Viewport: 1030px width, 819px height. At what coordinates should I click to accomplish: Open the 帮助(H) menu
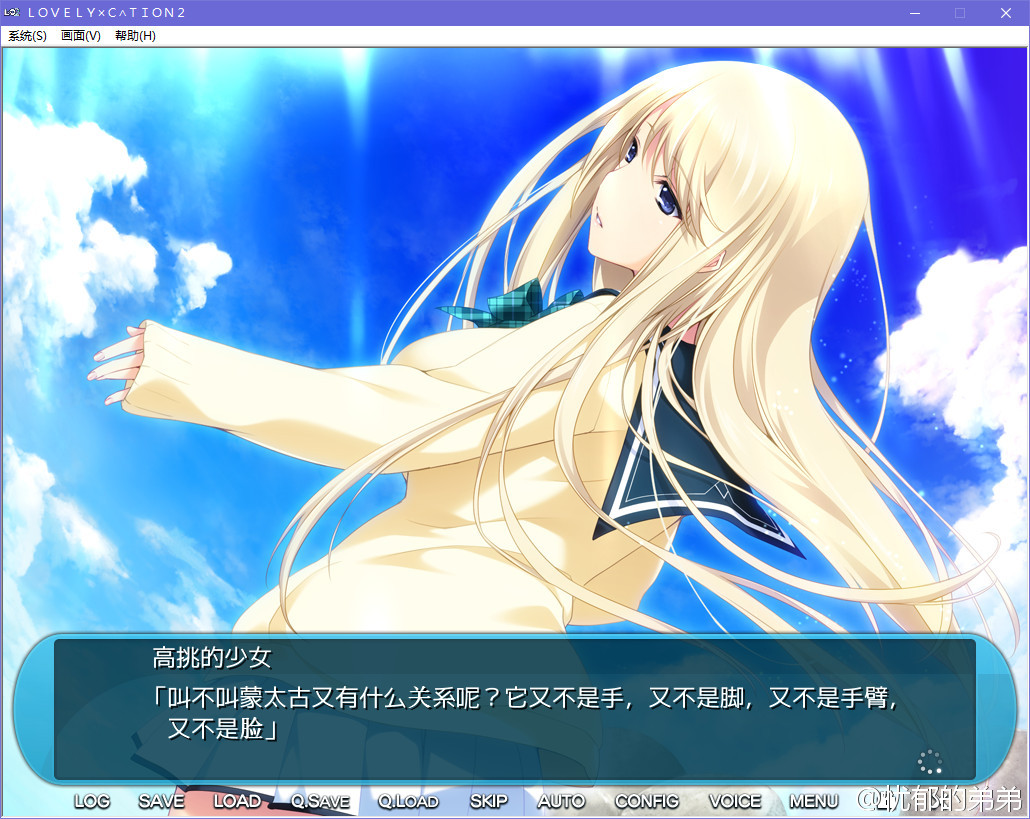click(x=135, y=36)
